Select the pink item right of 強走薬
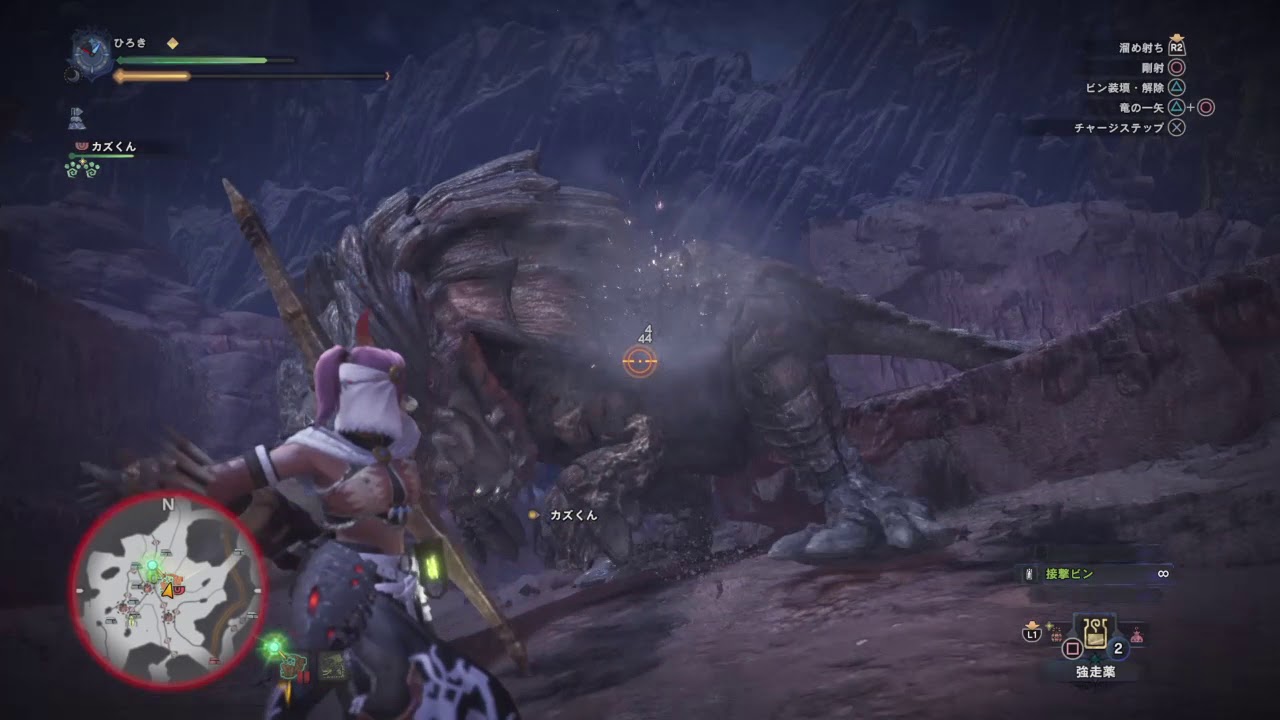Screen dimensions: 1280x720 tap(1137, 634)
